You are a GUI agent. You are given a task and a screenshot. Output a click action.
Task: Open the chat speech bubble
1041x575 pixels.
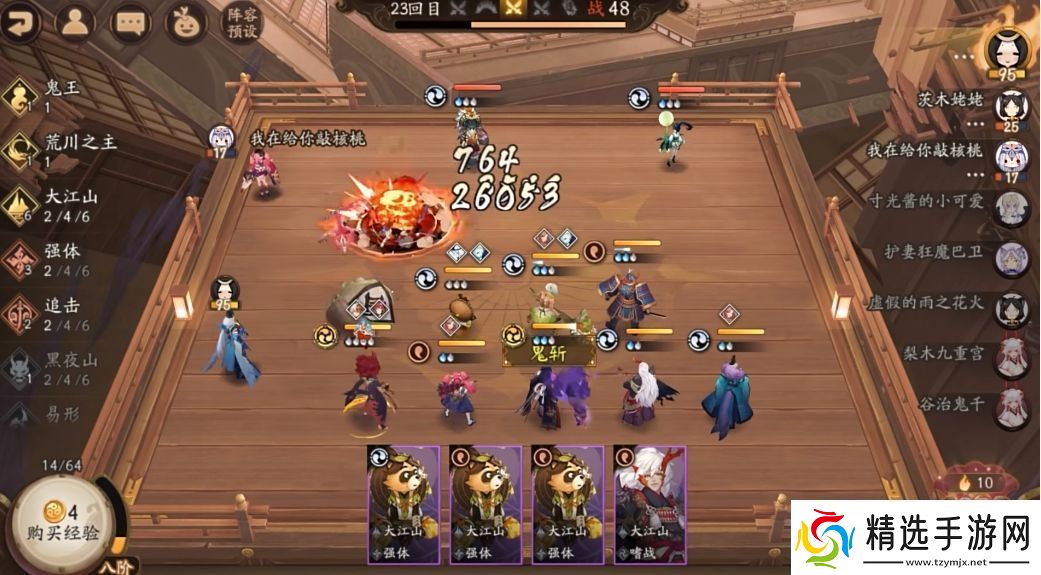pos(128,22)
